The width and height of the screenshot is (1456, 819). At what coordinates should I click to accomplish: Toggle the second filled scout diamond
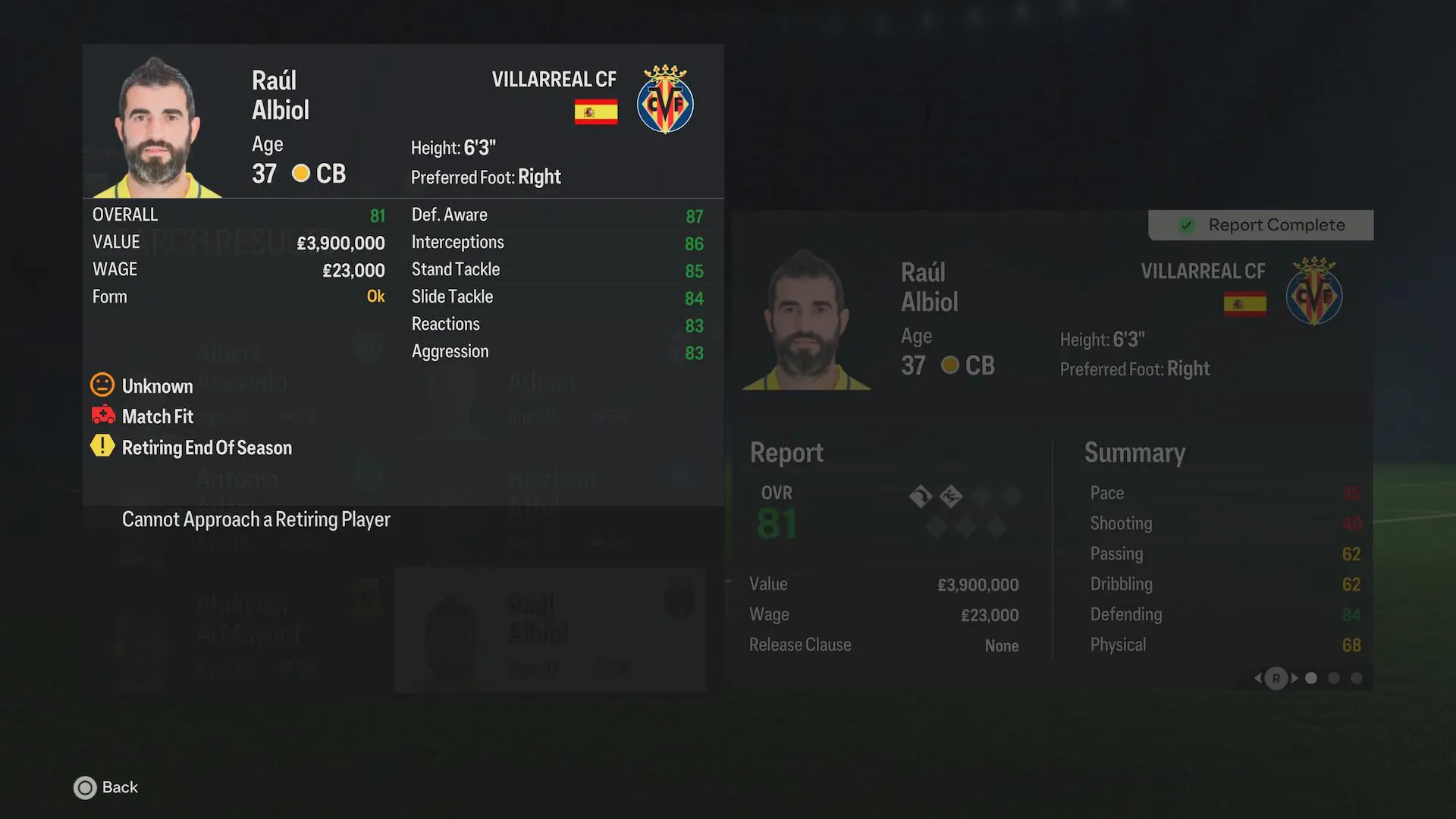(953, 497)
